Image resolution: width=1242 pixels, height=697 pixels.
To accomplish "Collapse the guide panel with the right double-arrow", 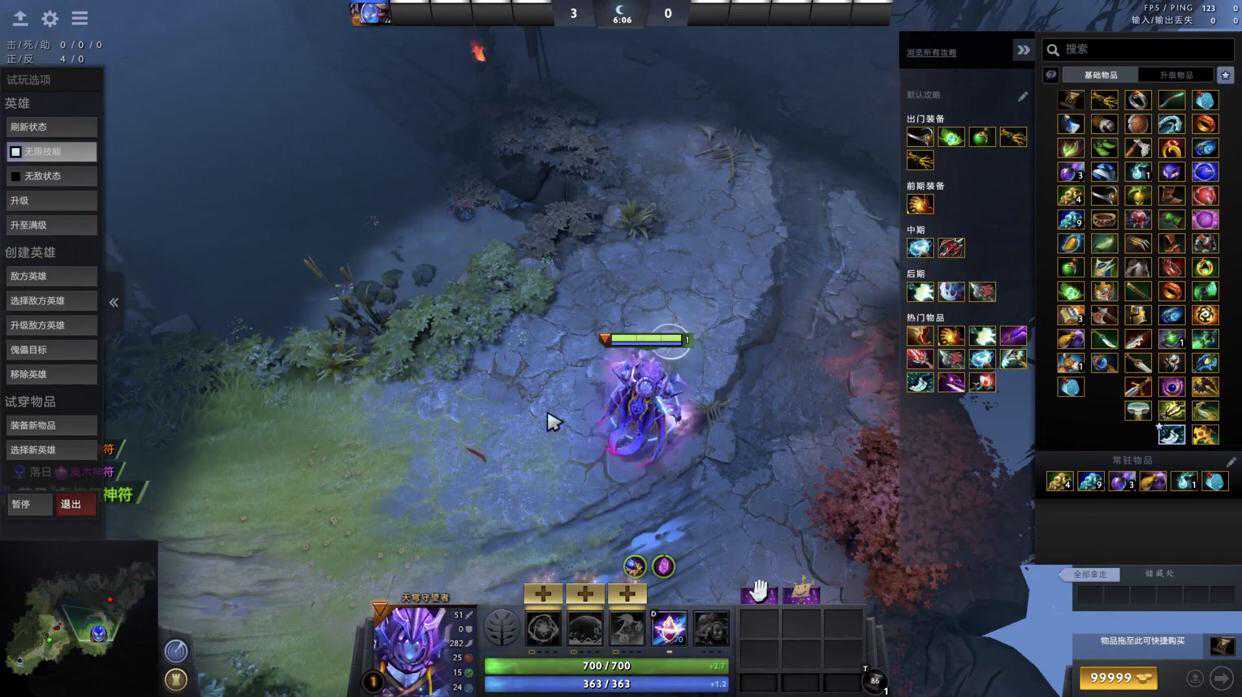I will point(1023,50).
